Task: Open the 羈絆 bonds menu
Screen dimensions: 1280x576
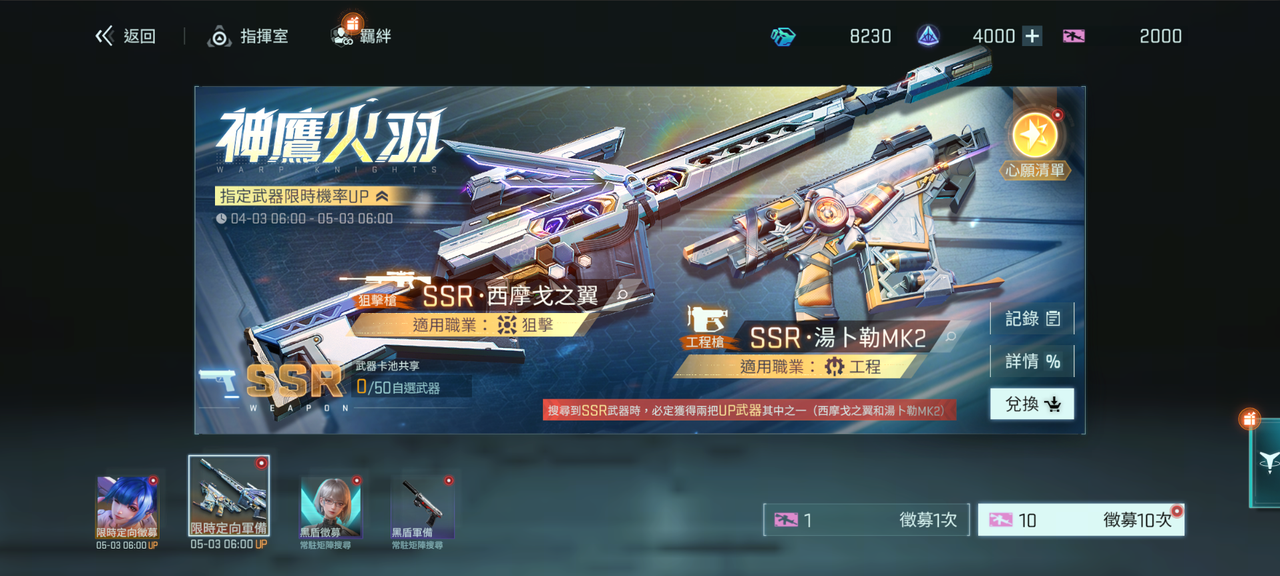Action: (361, 36)
